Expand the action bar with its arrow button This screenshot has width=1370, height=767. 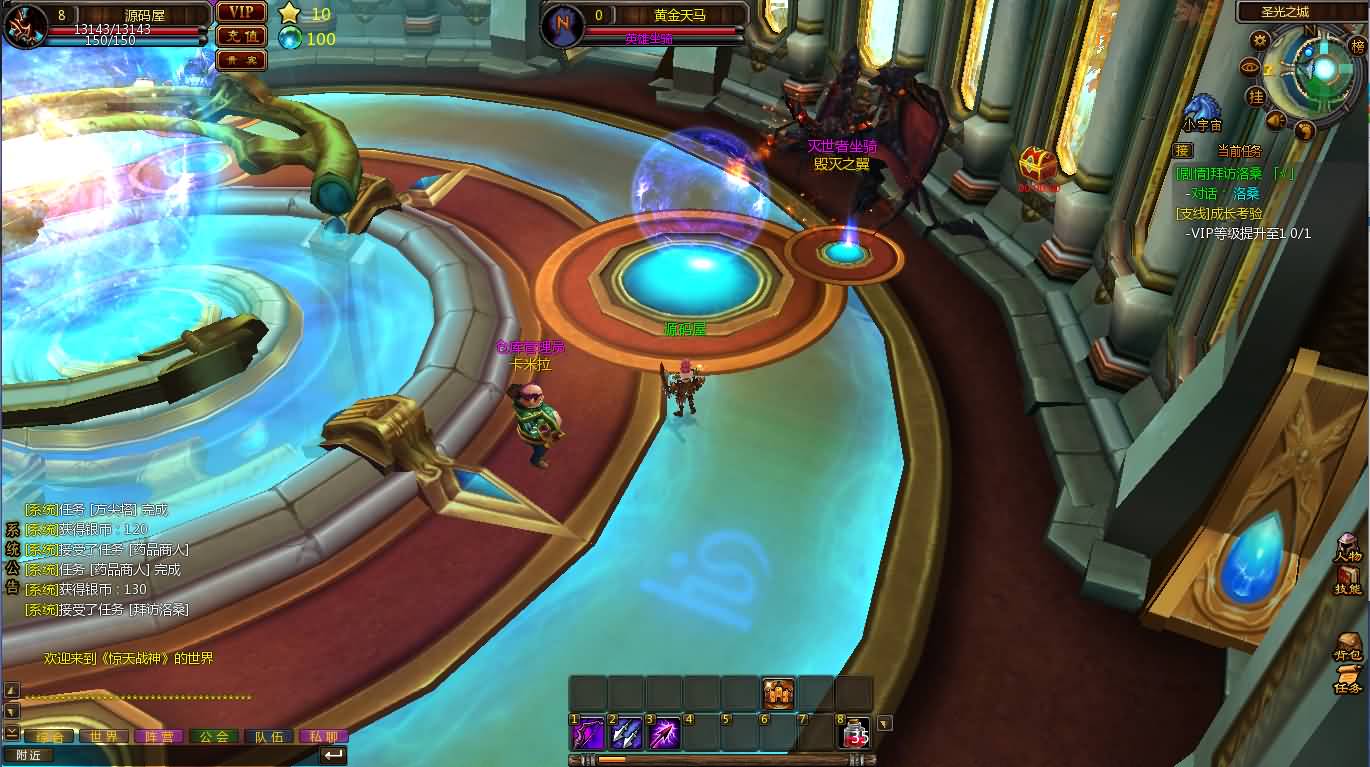[884, 721]
